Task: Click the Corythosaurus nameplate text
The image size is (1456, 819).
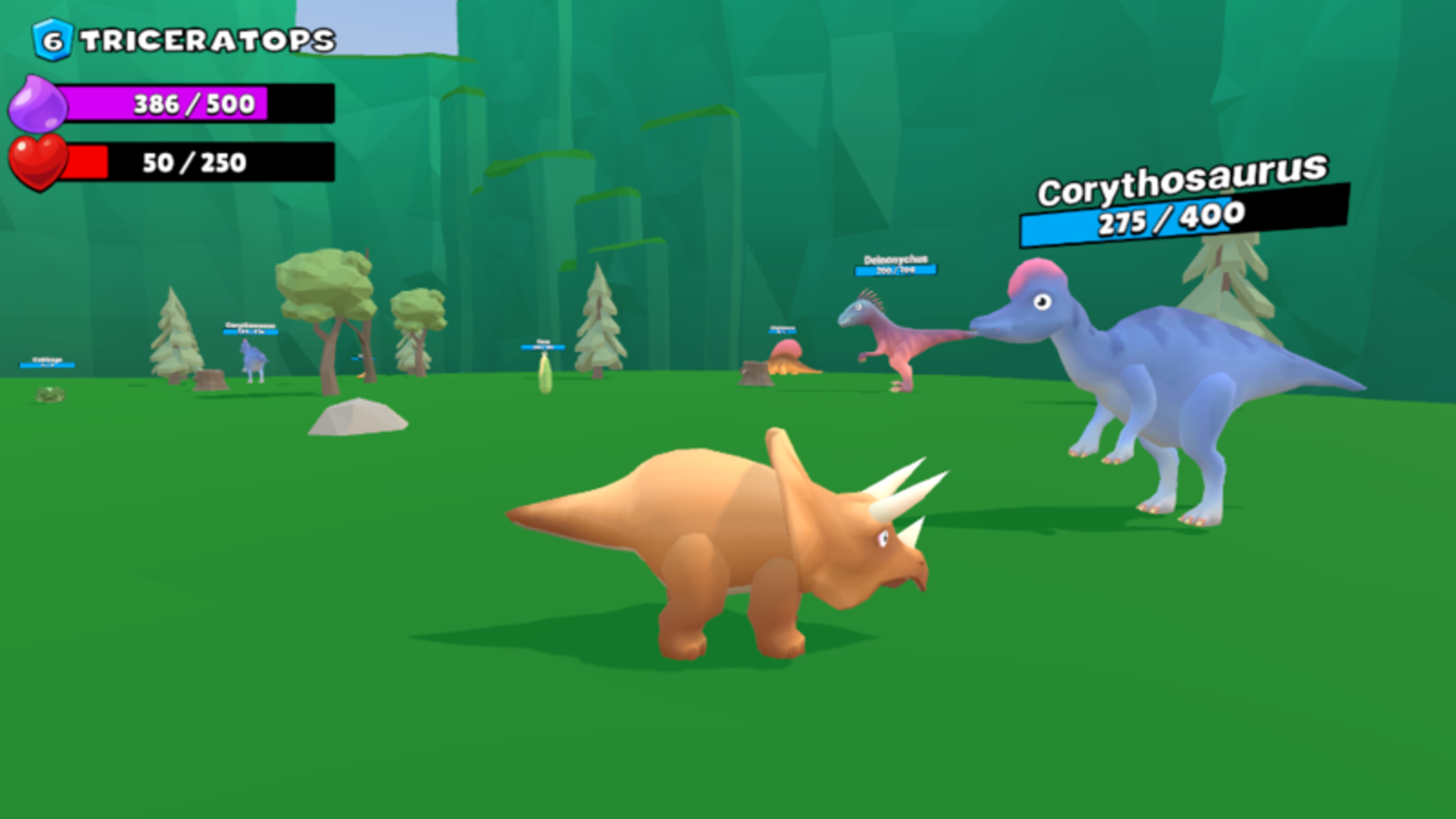Action: (x=1180, y=187)
